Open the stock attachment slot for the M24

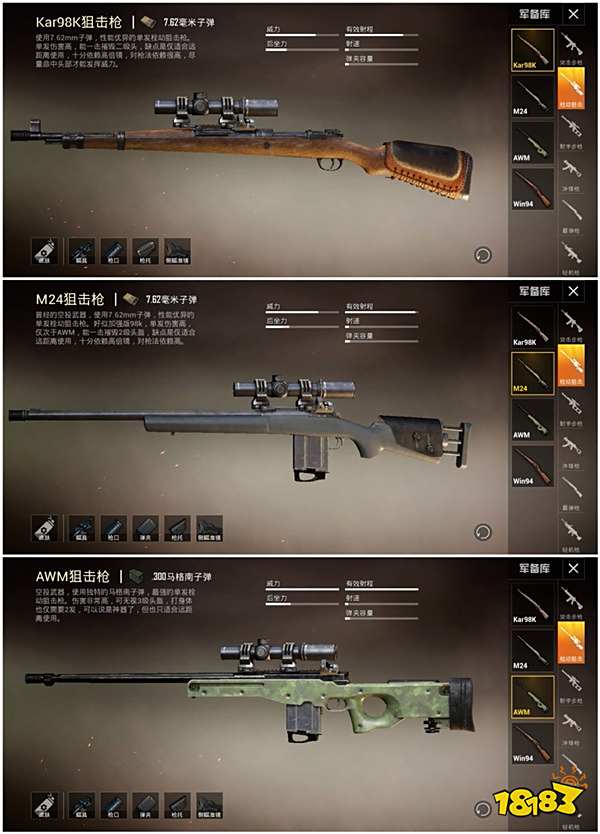[177, 527]
